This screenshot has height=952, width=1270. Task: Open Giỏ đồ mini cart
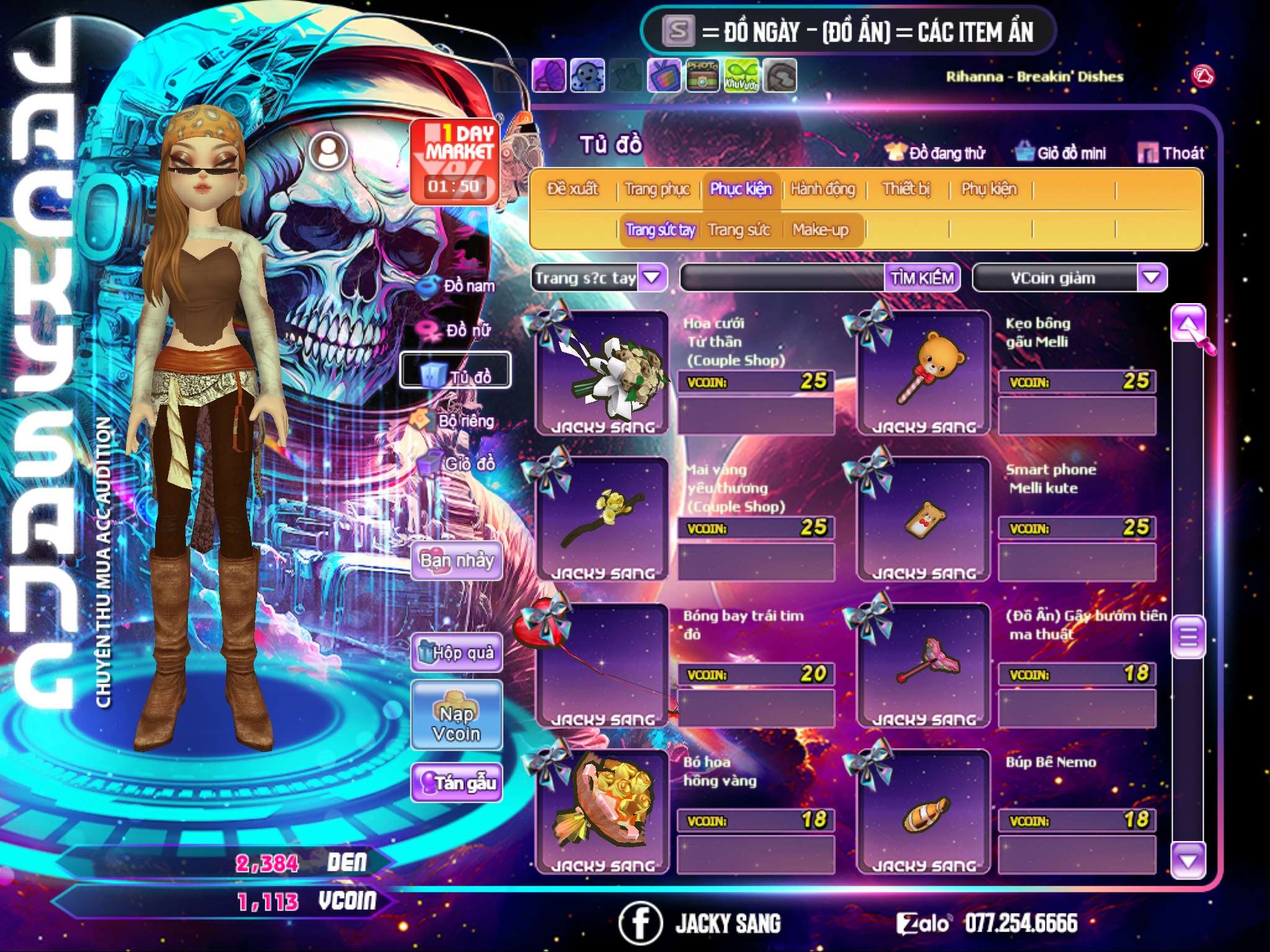1060,153
